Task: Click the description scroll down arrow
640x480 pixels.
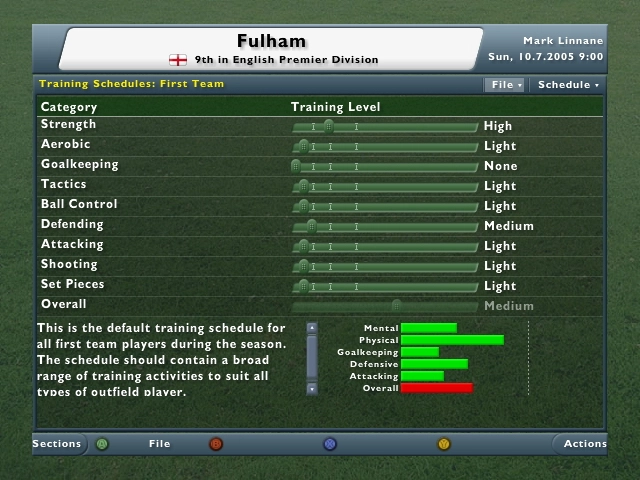Action: pyautogui.click(x=312, y=388)
